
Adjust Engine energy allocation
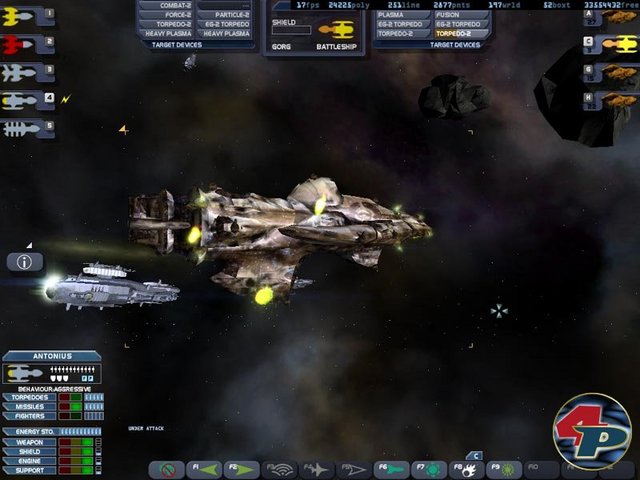[28, 459]
